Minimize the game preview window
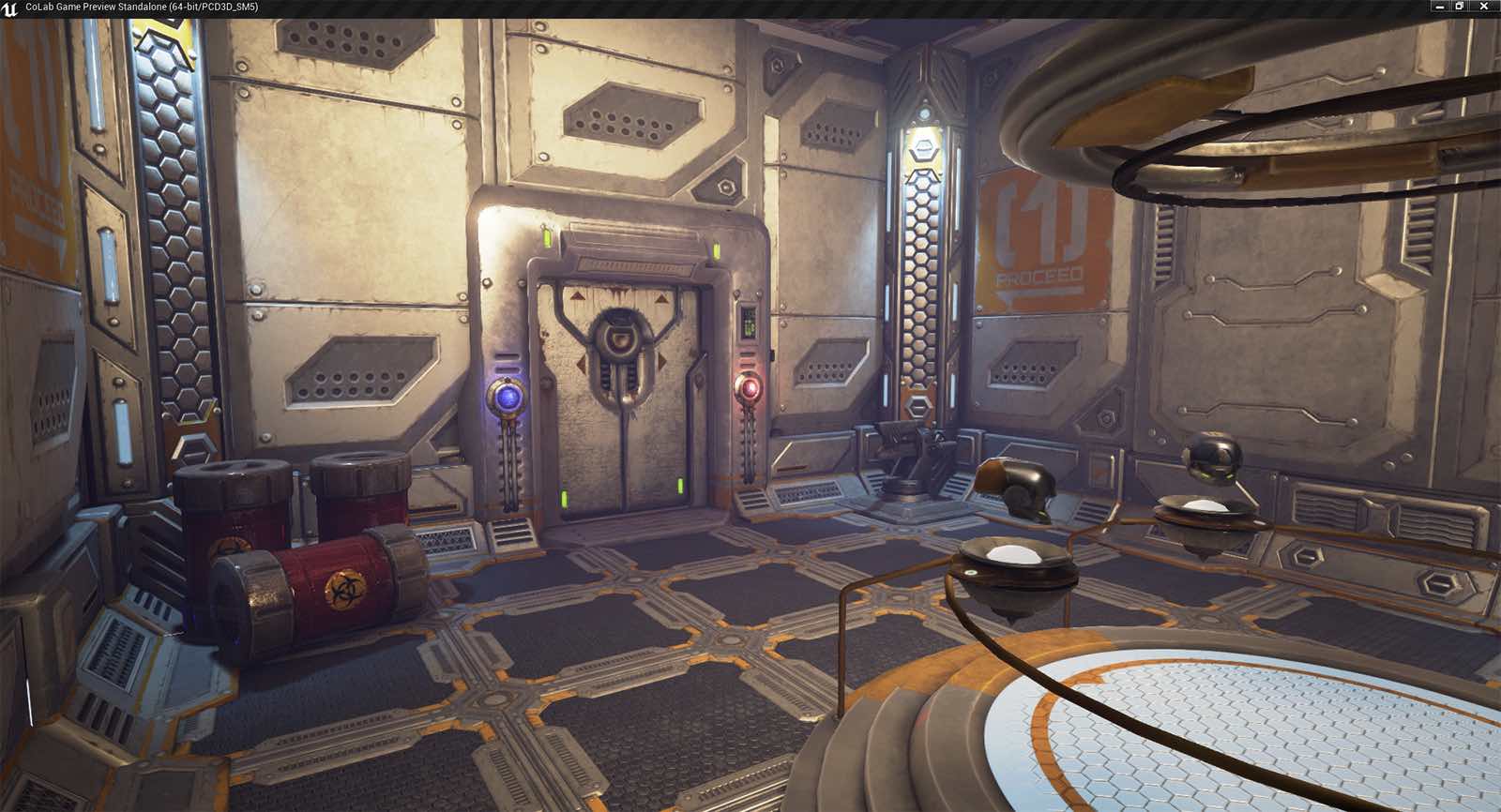 click(x=1440, y=7)
